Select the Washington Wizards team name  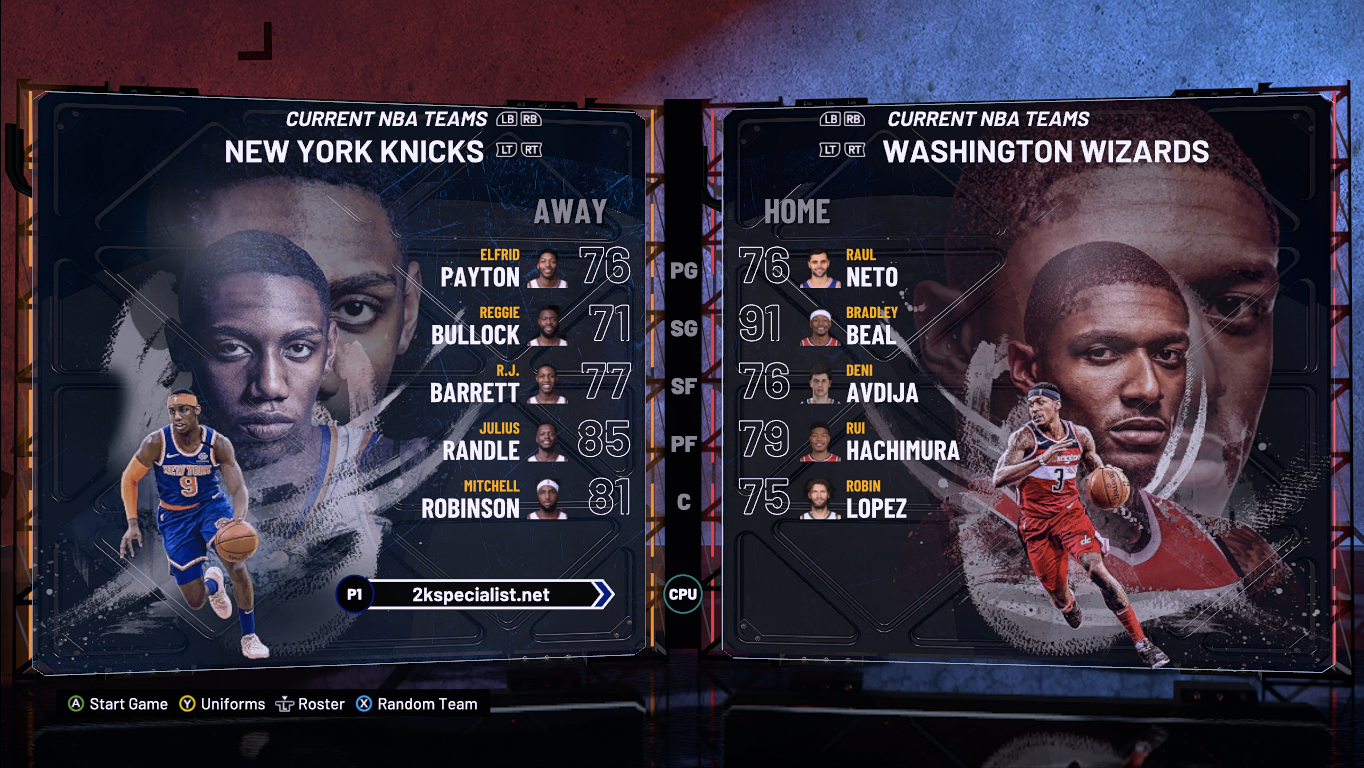click(x=1045, y=152)
